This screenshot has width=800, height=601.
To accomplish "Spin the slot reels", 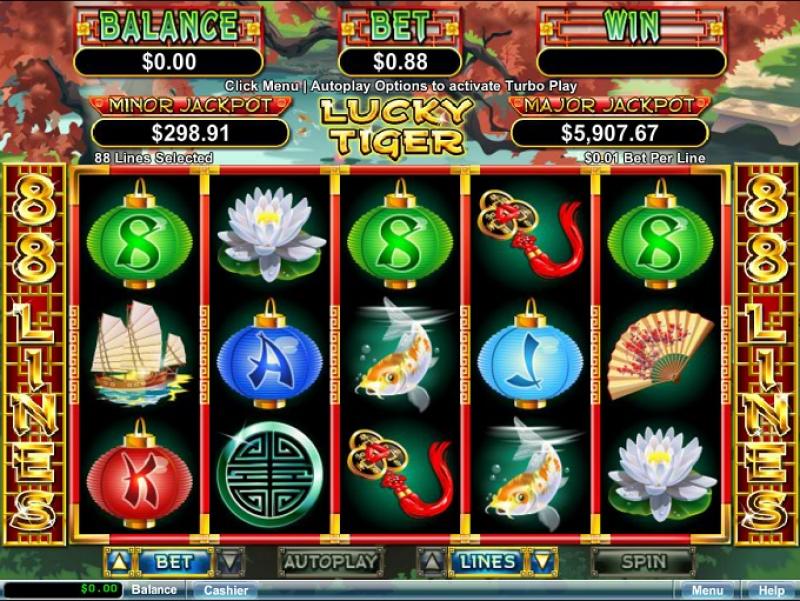I will (x=643, y=562).
